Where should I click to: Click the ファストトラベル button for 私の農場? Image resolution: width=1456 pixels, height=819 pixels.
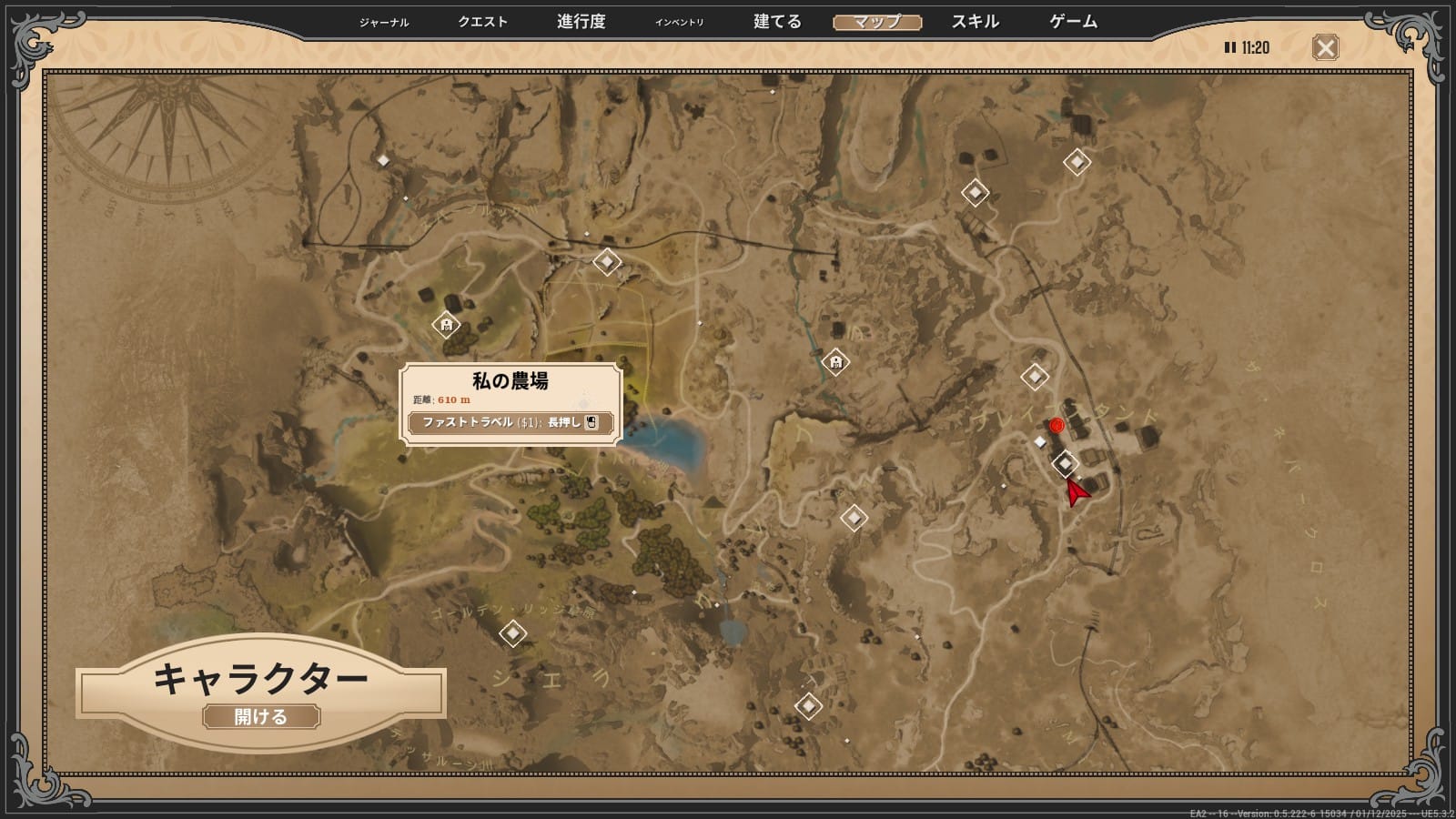511,422
